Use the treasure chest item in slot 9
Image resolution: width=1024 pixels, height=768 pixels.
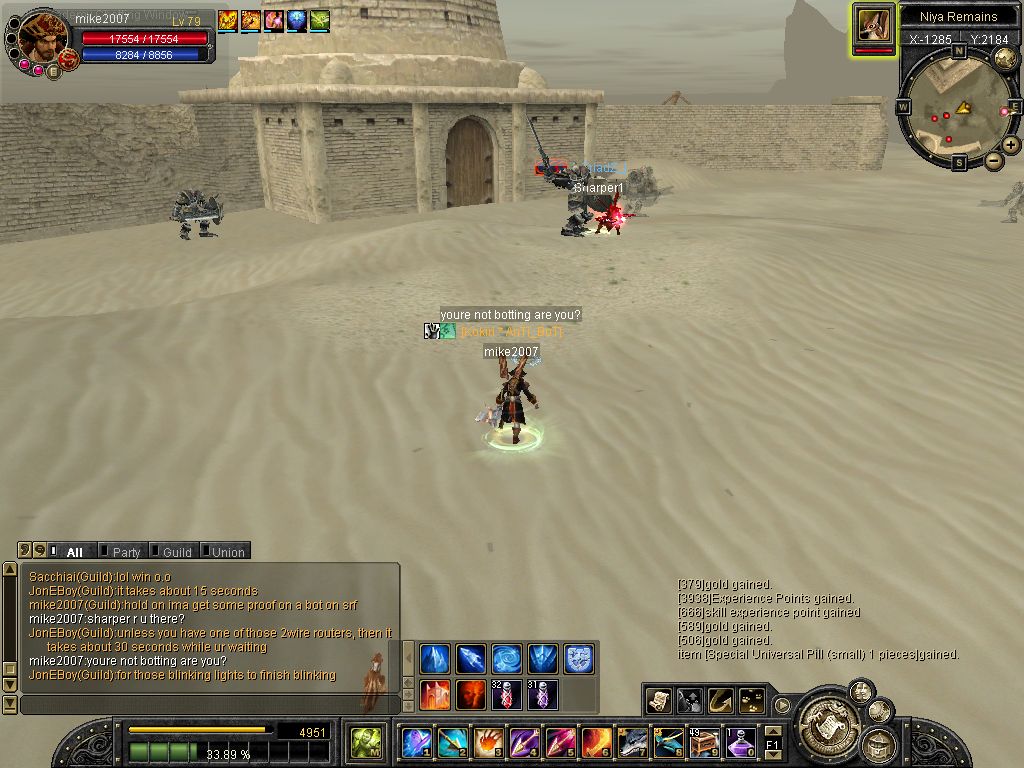click(704, 742)
